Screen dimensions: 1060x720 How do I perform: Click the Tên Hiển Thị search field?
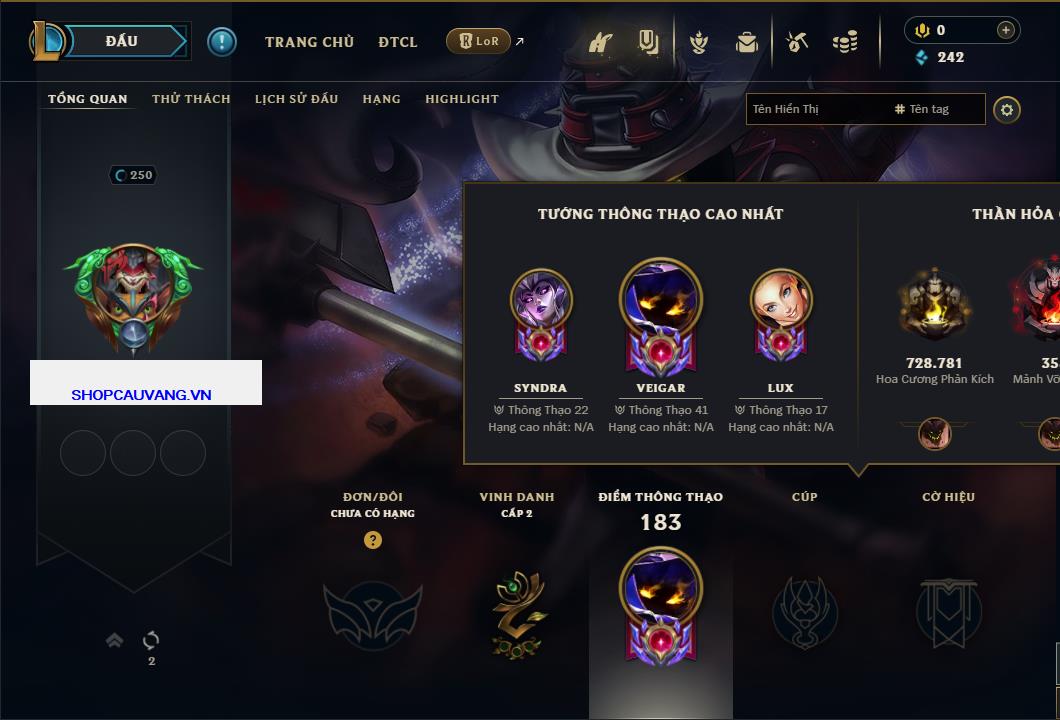(815, 109)
